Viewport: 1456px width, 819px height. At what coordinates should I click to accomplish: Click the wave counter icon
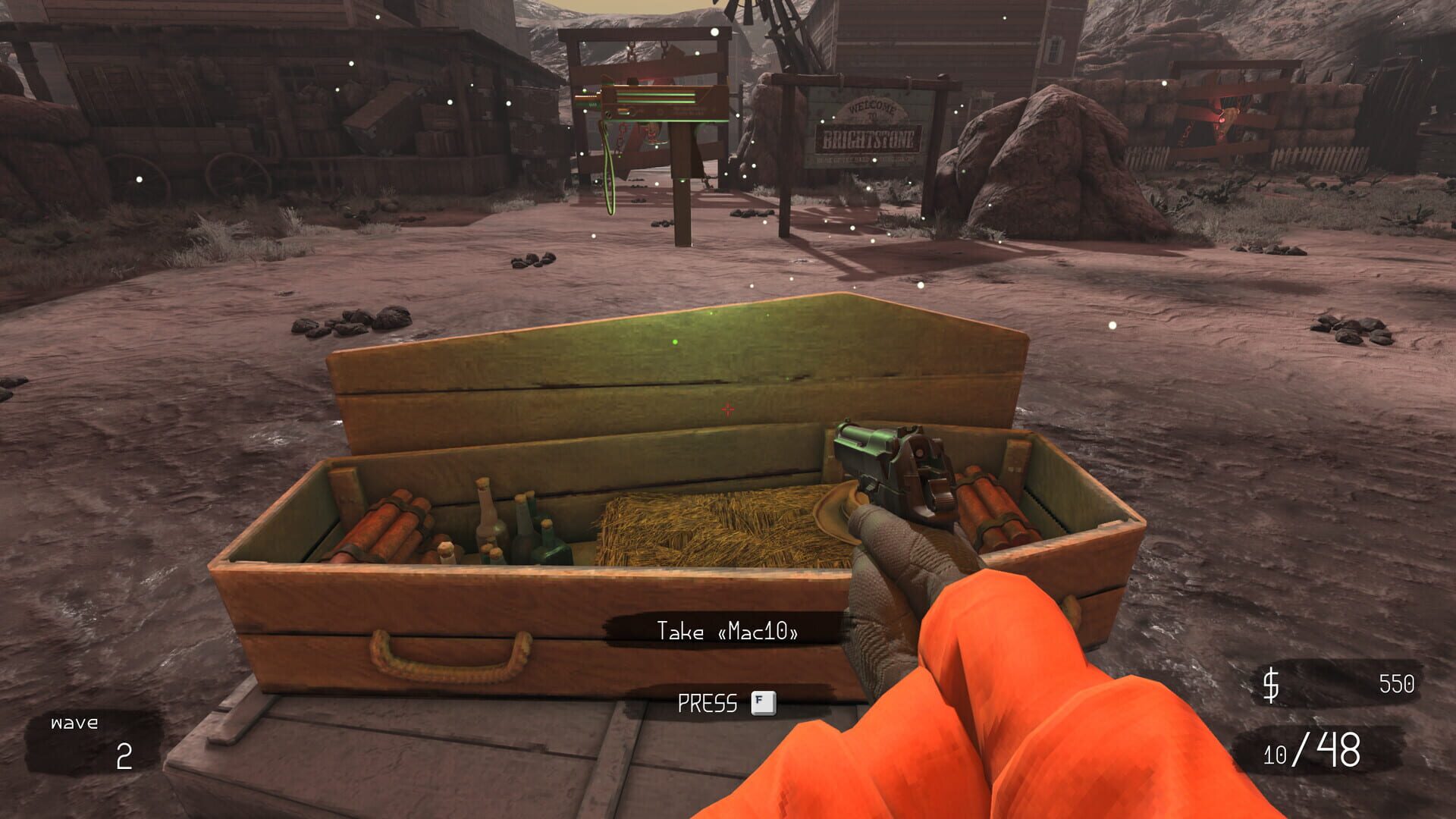[x=72, y=723]
